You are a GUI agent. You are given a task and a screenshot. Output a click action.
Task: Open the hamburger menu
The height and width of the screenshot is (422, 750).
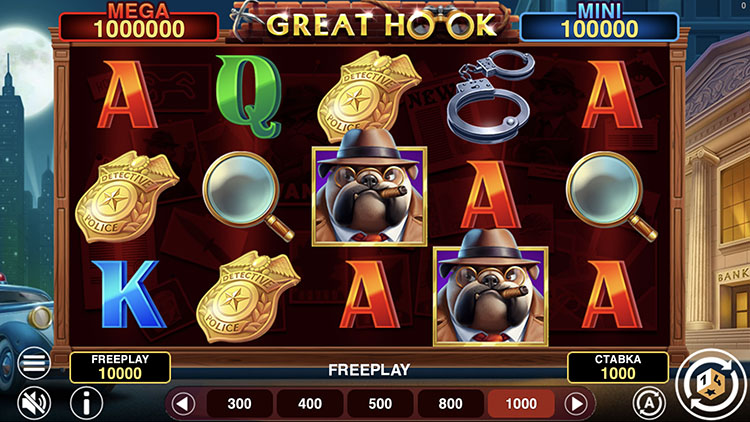coord(34,364)
